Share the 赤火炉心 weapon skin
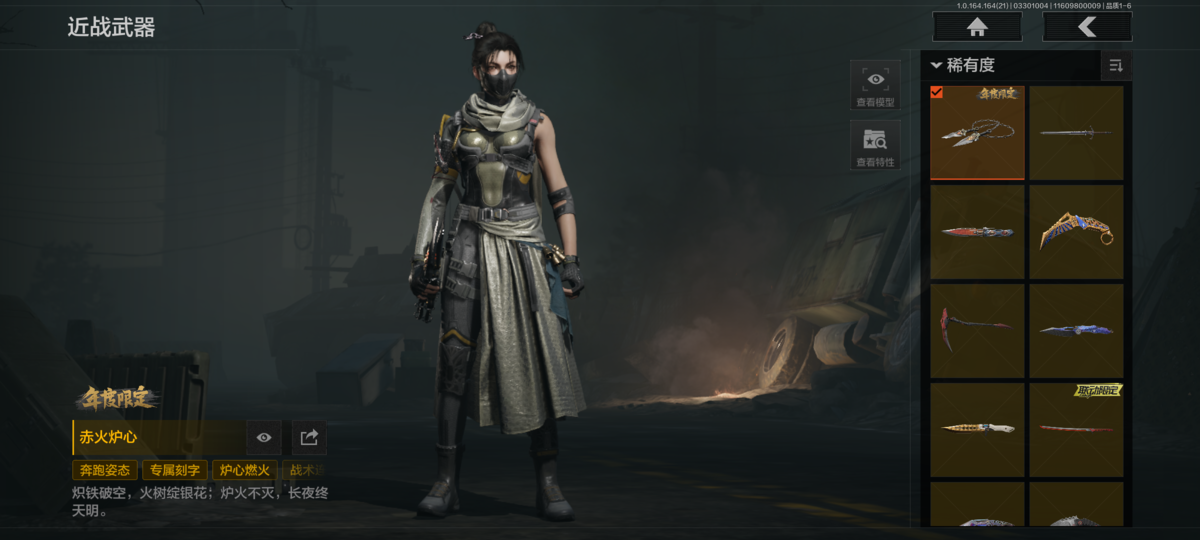This screenshot has width=1200, height=540. pyautogui.click(x=309, y=438)
